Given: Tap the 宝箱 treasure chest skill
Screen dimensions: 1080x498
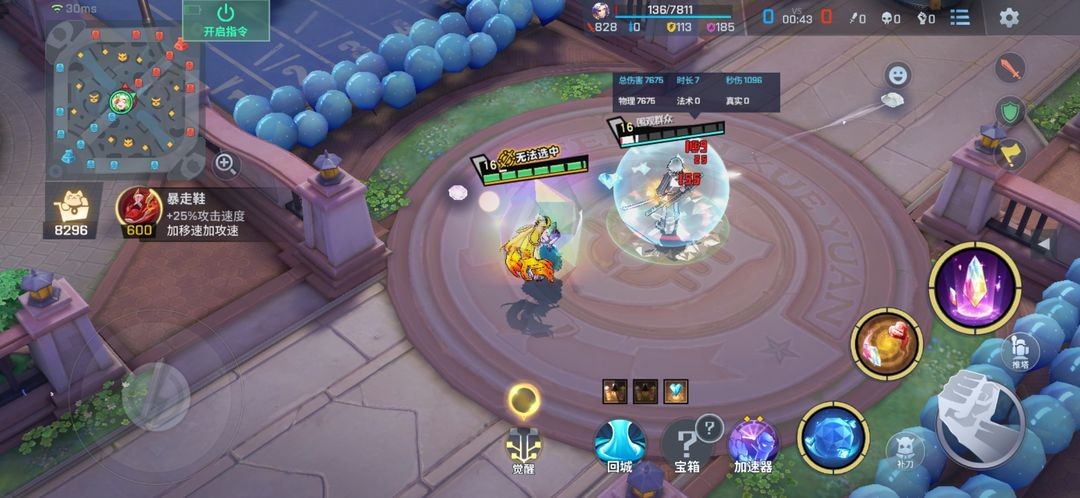Looking at the screenshot, I should [x=687, y=445].
